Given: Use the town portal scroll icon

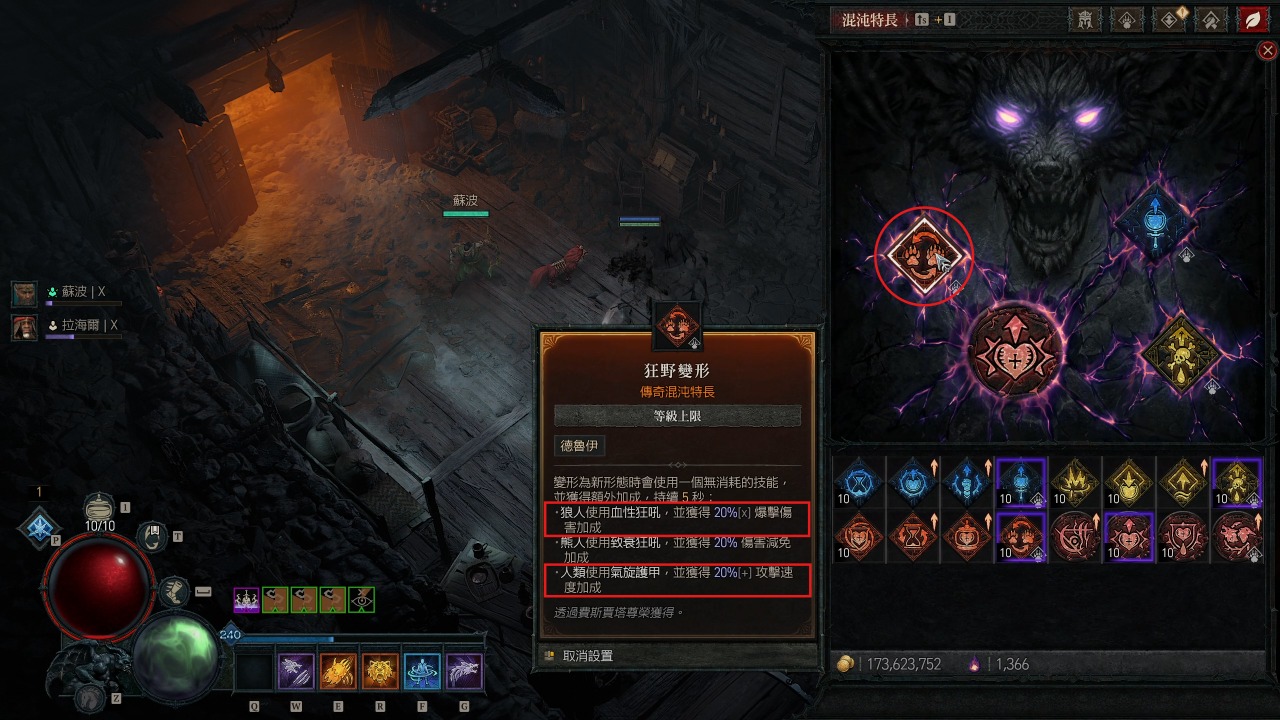Looking at the screenshot, I should click(153, 536).
